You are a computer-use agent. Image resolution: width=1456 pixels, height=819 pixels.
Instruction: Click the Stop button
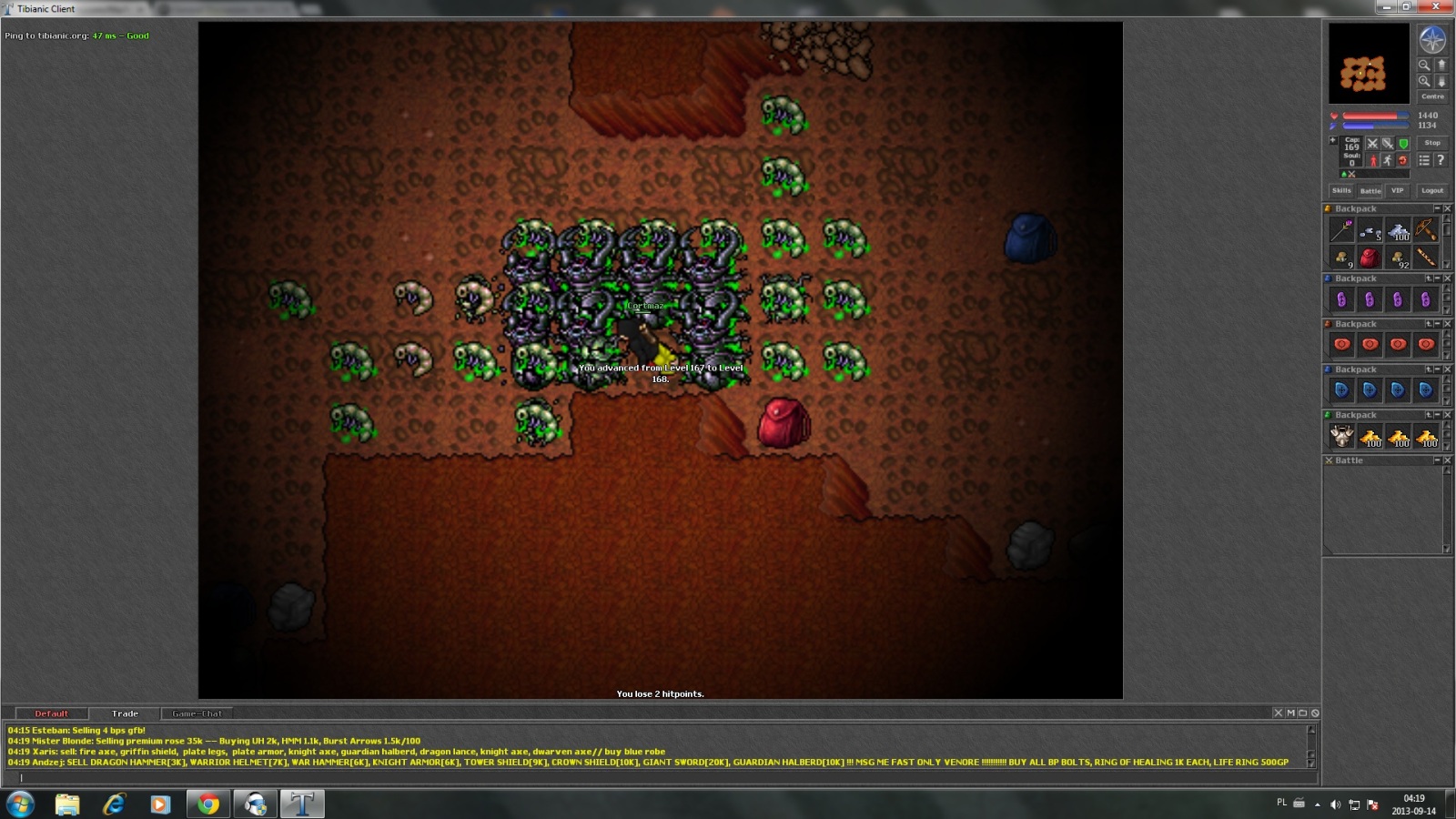(1432, 143)
